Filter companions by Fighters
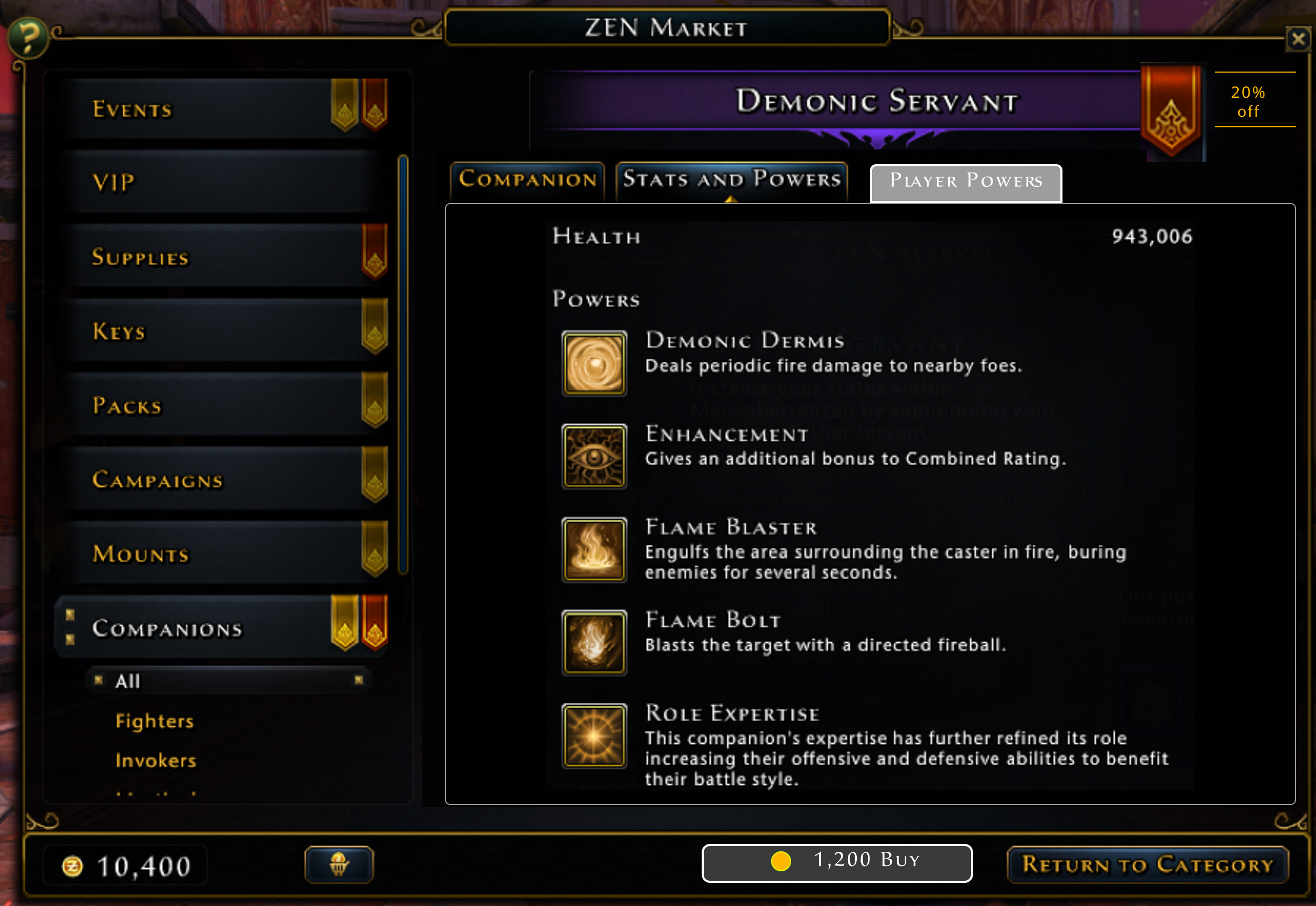Image resolution: width=1316 pixels, height=906 pixels. (x=154, y=721)
